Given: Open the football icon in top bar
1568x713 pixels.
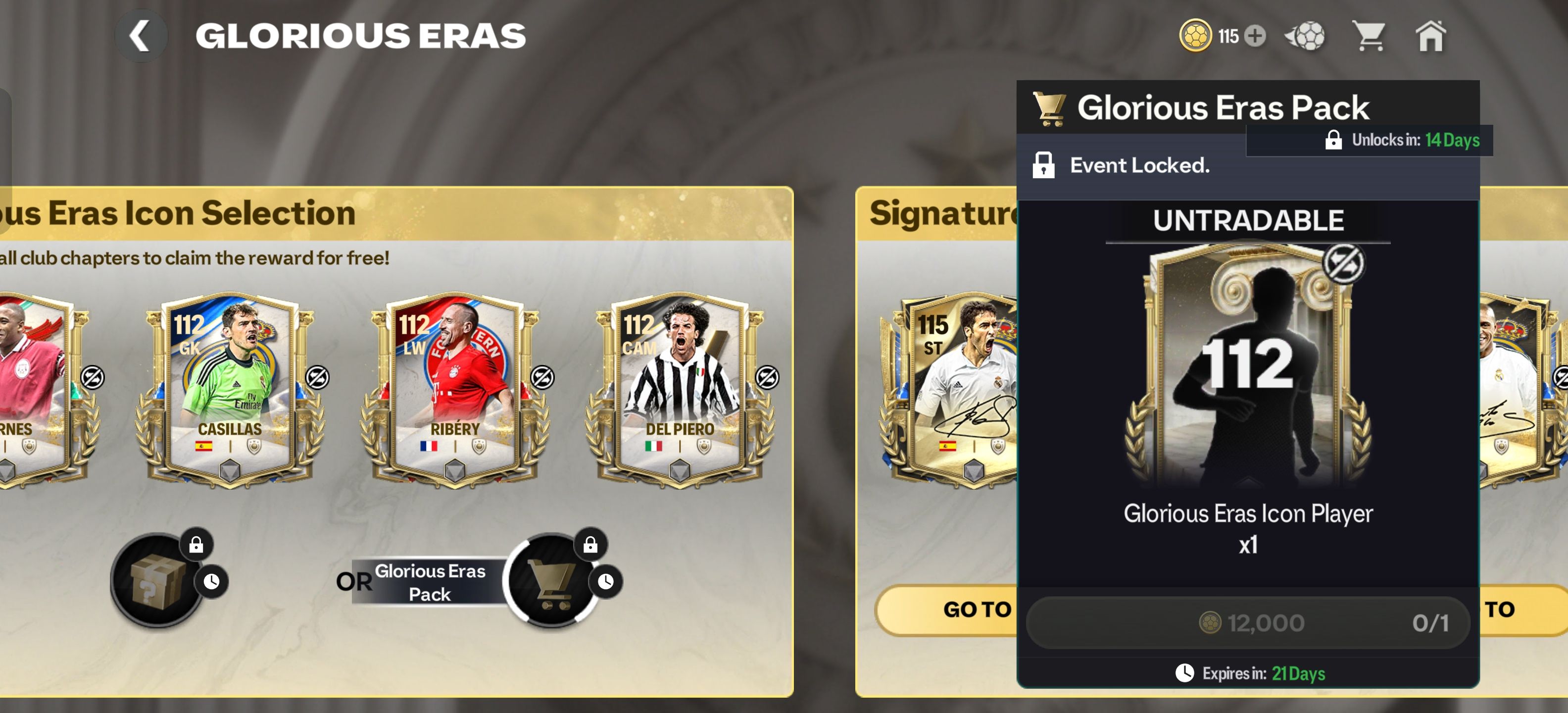Looking at the screenshot, I should point(1306,36).
